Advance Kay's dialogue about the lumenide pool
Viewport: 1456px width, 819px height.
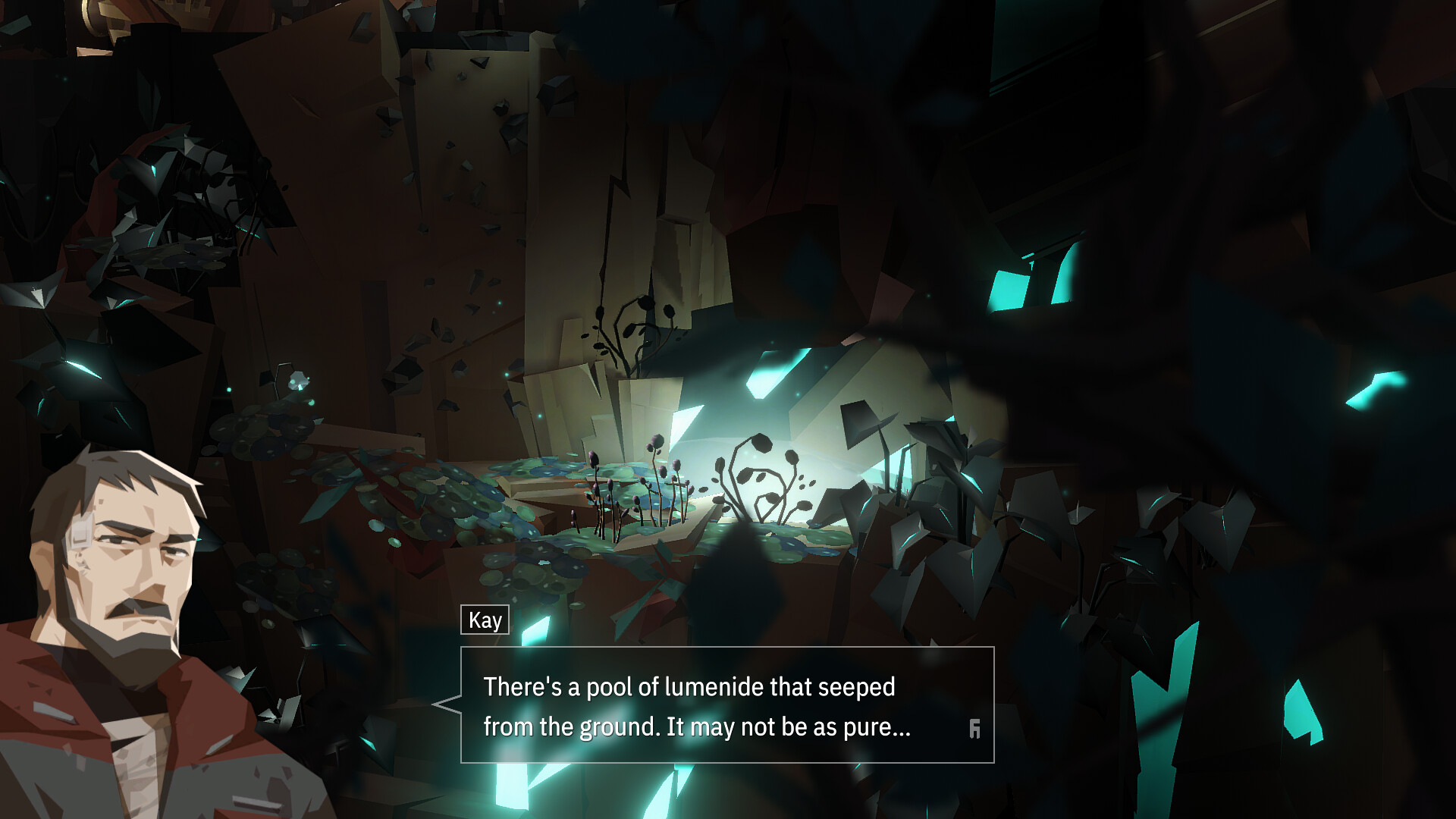click(726, 705)
